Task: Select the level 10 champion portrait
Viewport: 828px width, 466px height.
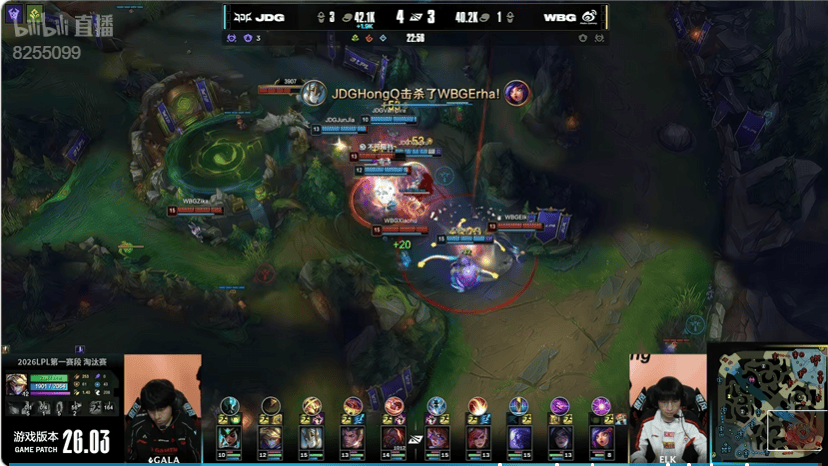Action: coord(229,437)
